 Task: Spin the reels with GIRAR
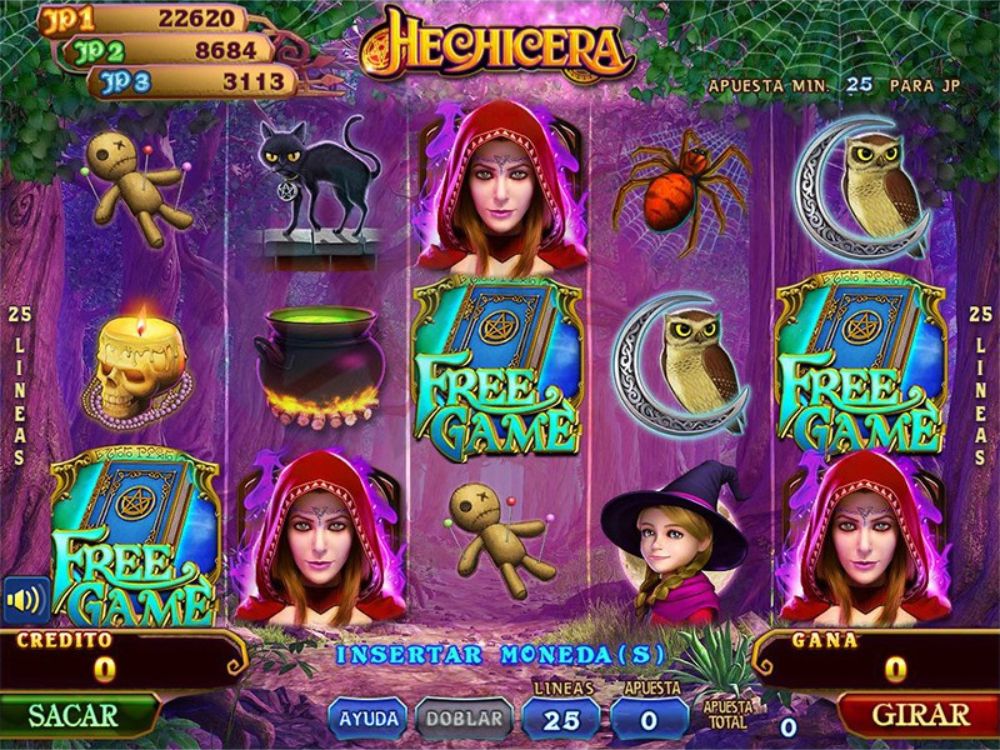coord(920,715)
